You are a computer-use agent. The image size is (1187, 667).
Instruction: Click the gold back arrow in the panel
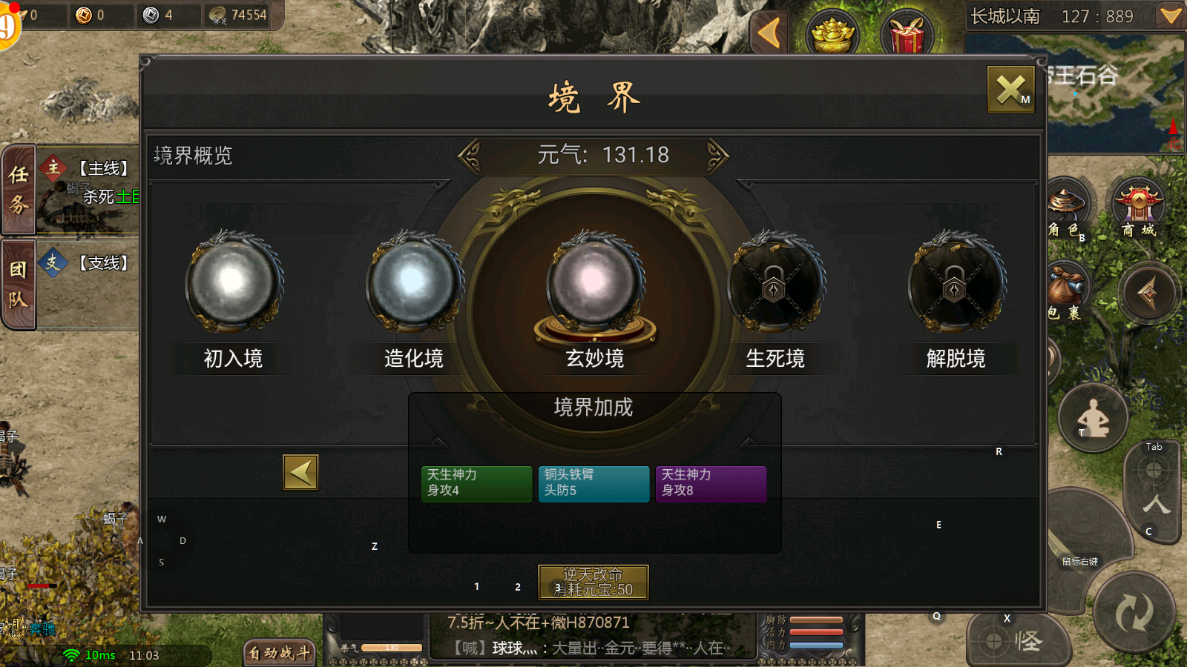300,472
